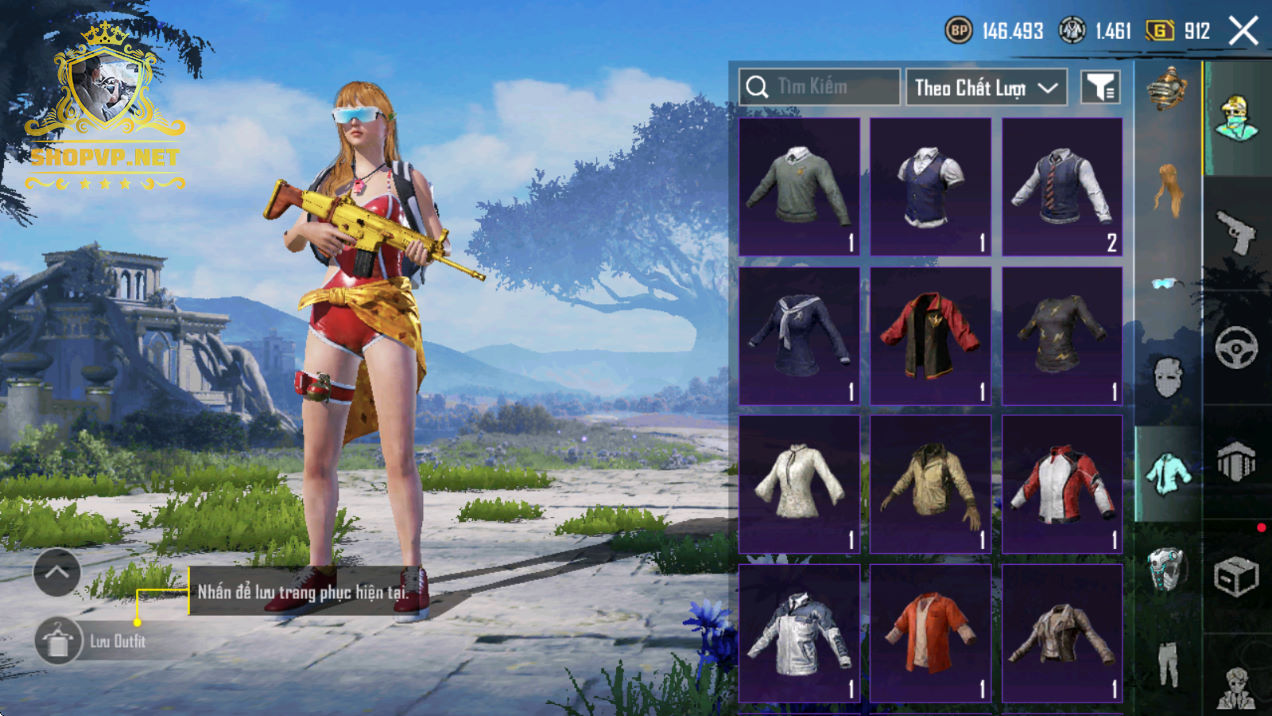Viewport: 1272px width, 716px height.
Task: Select the white hooded top
Action: click(x=799, y=484)
